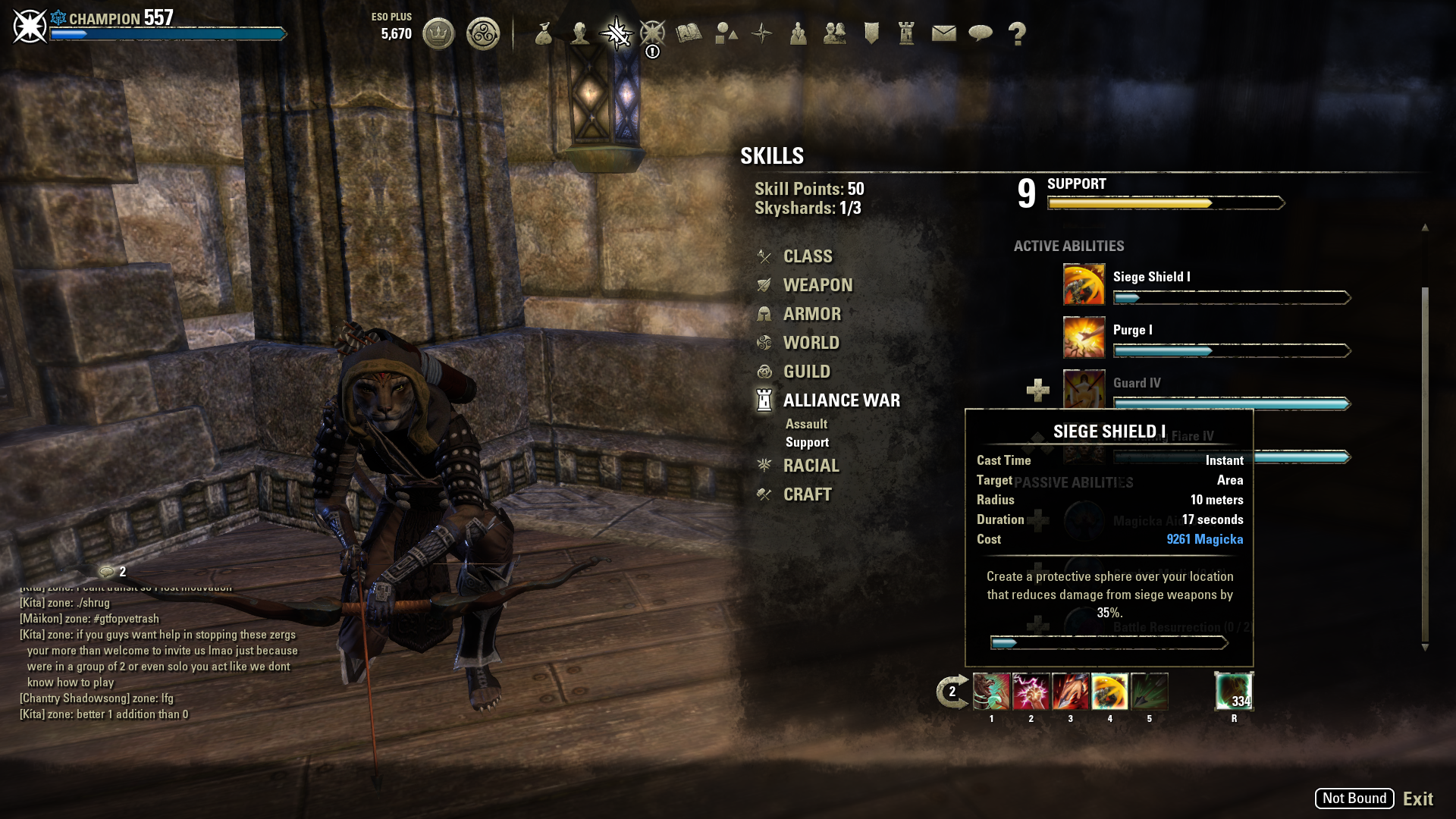The width and height of the screenshot is (1456, 819).
Task: Open the help question mark icon
Action: coord(1017,33)
